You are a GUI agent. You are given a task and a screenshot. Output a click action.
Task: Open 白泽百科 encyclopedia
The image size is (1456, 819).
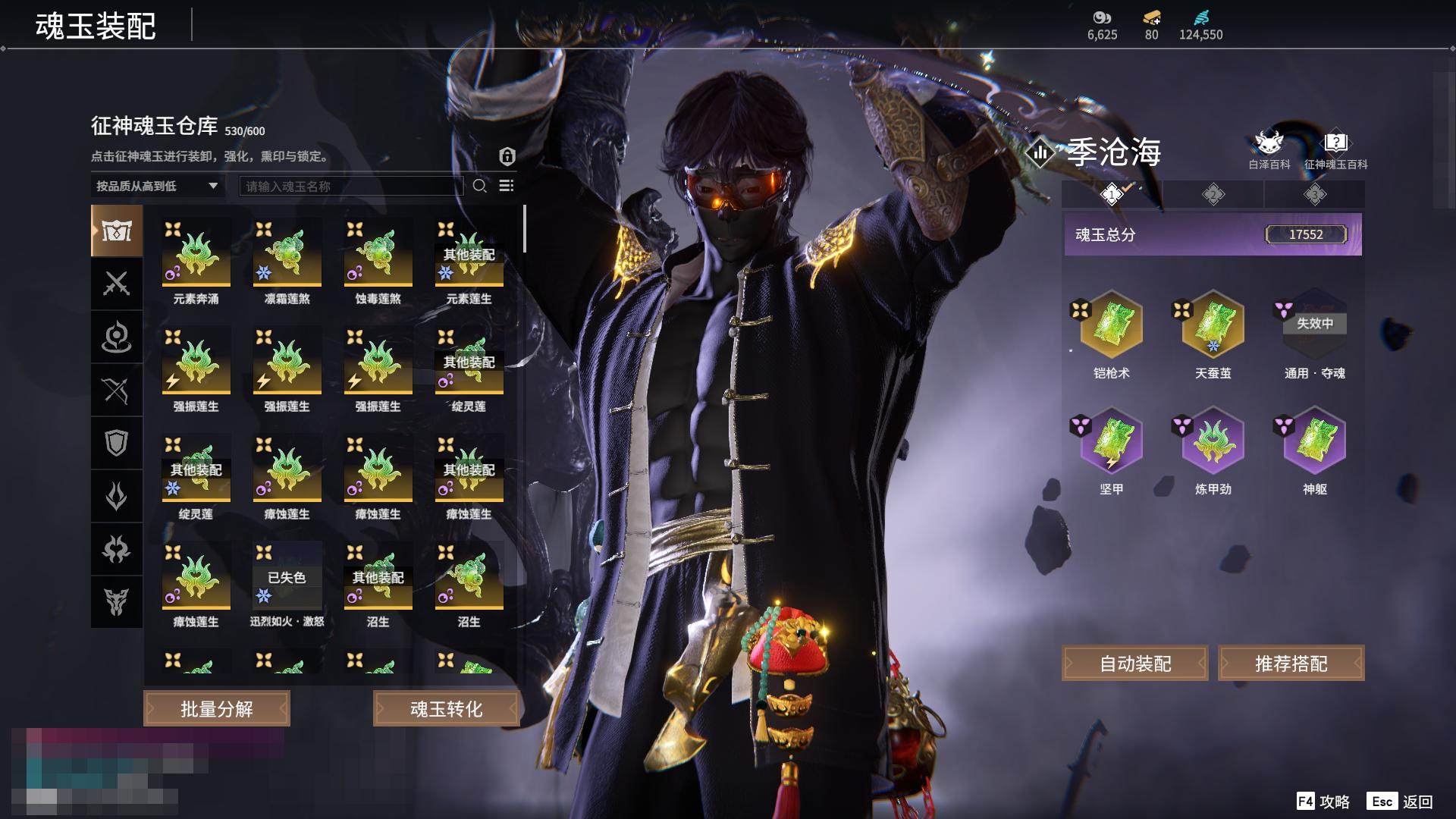point(1269,150)
